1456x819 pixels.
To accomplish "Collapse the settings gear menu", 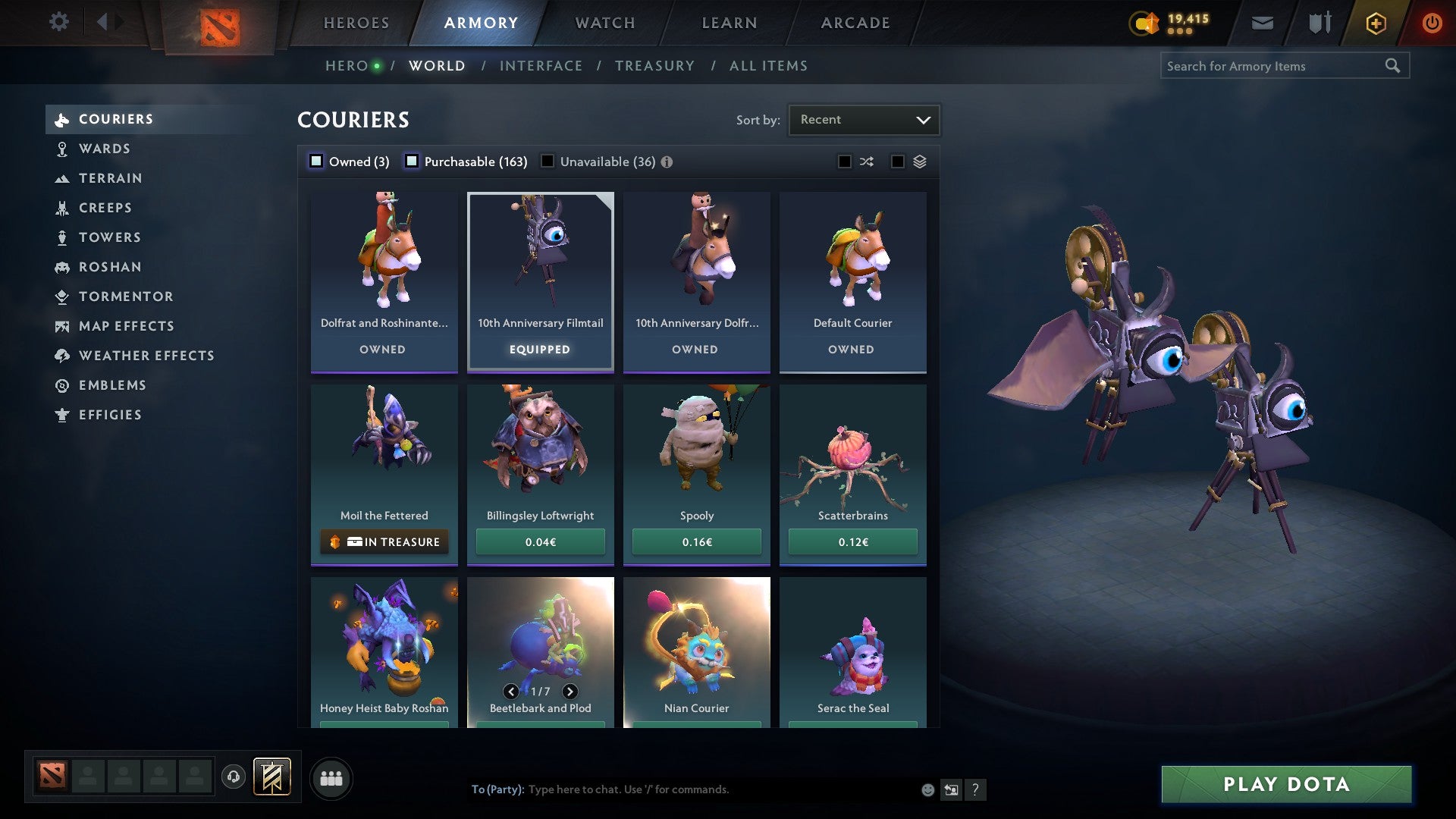I will tap(59, 22).
